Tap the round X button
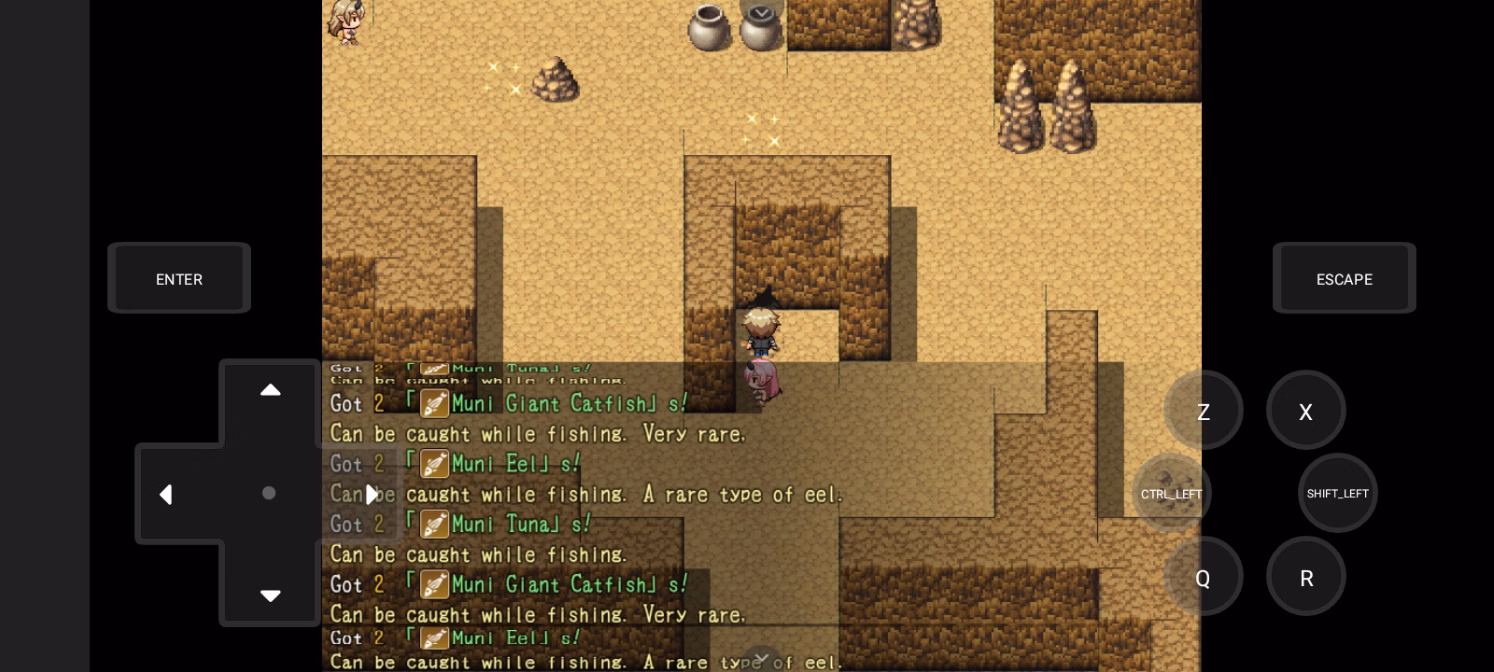The height and width of the screenshot is (672, 1494). pos(1305,411)
